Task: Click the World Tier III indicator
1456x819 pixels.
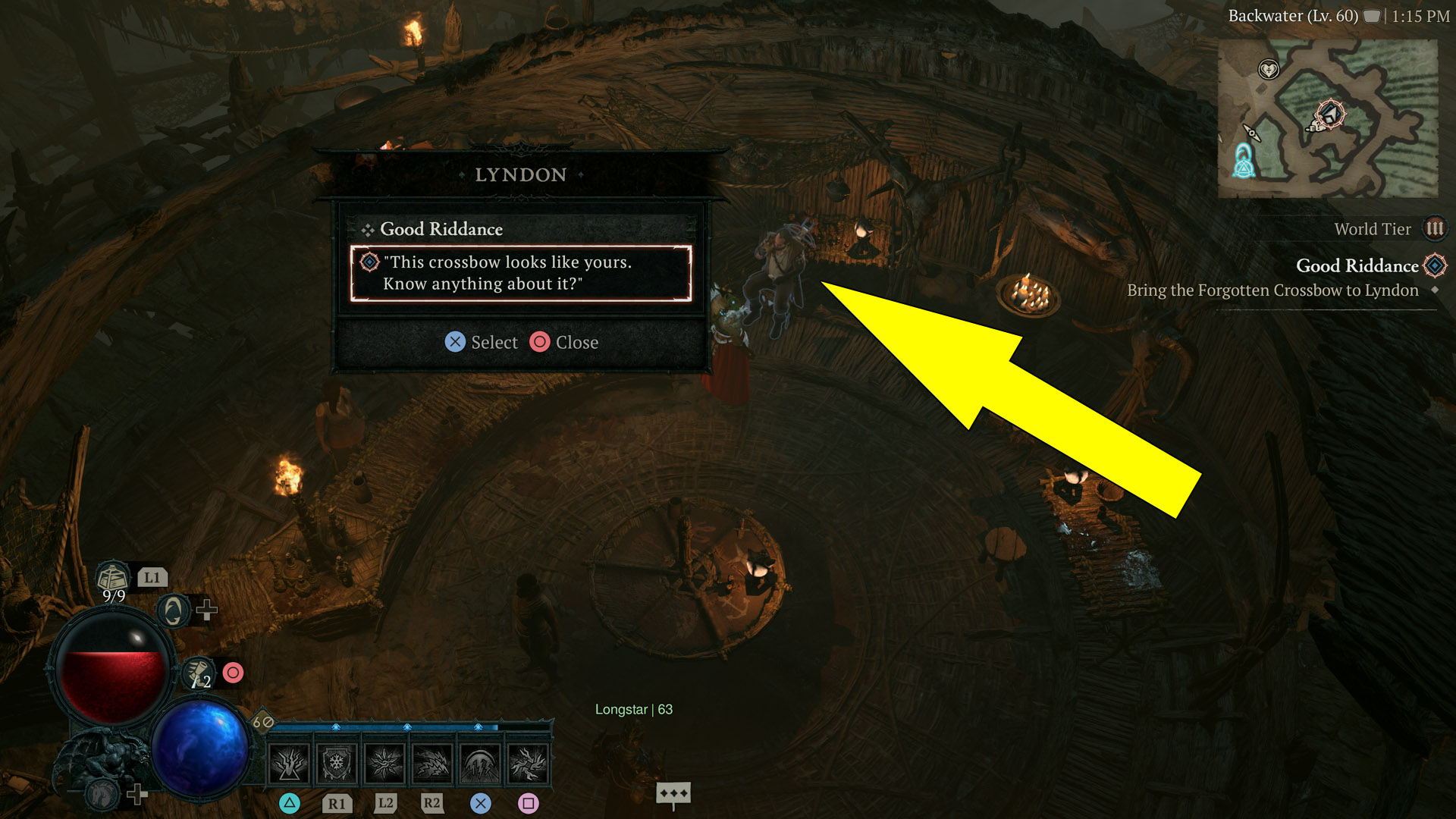Action: tap(1436, 228)
